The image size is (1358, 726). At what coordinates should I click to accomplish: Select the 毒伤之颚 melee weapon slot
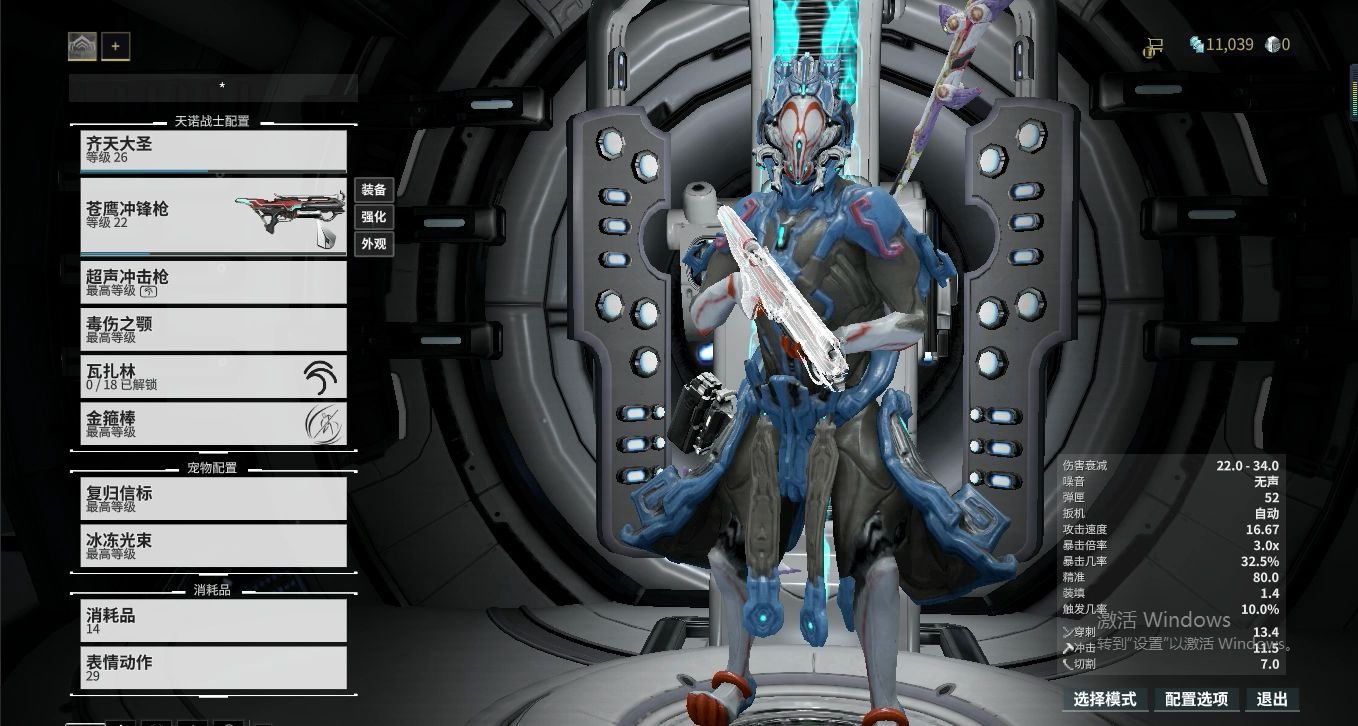[x=213, y=329]
